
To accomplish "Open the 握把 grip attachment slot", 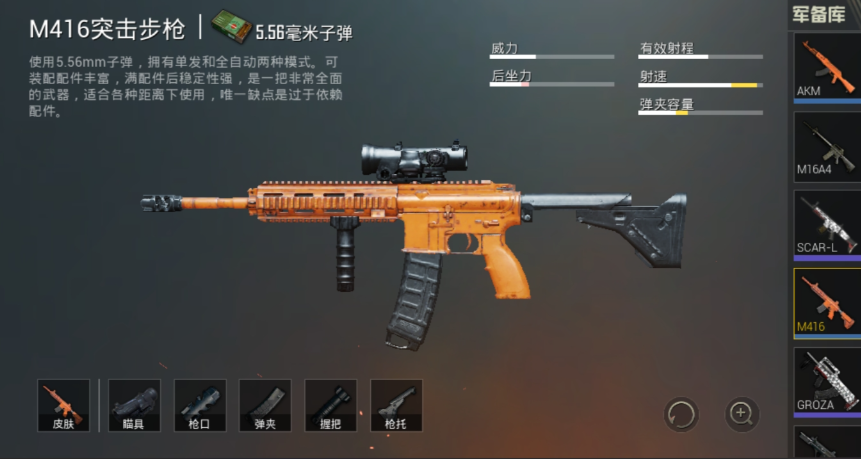I will (331, 405).
